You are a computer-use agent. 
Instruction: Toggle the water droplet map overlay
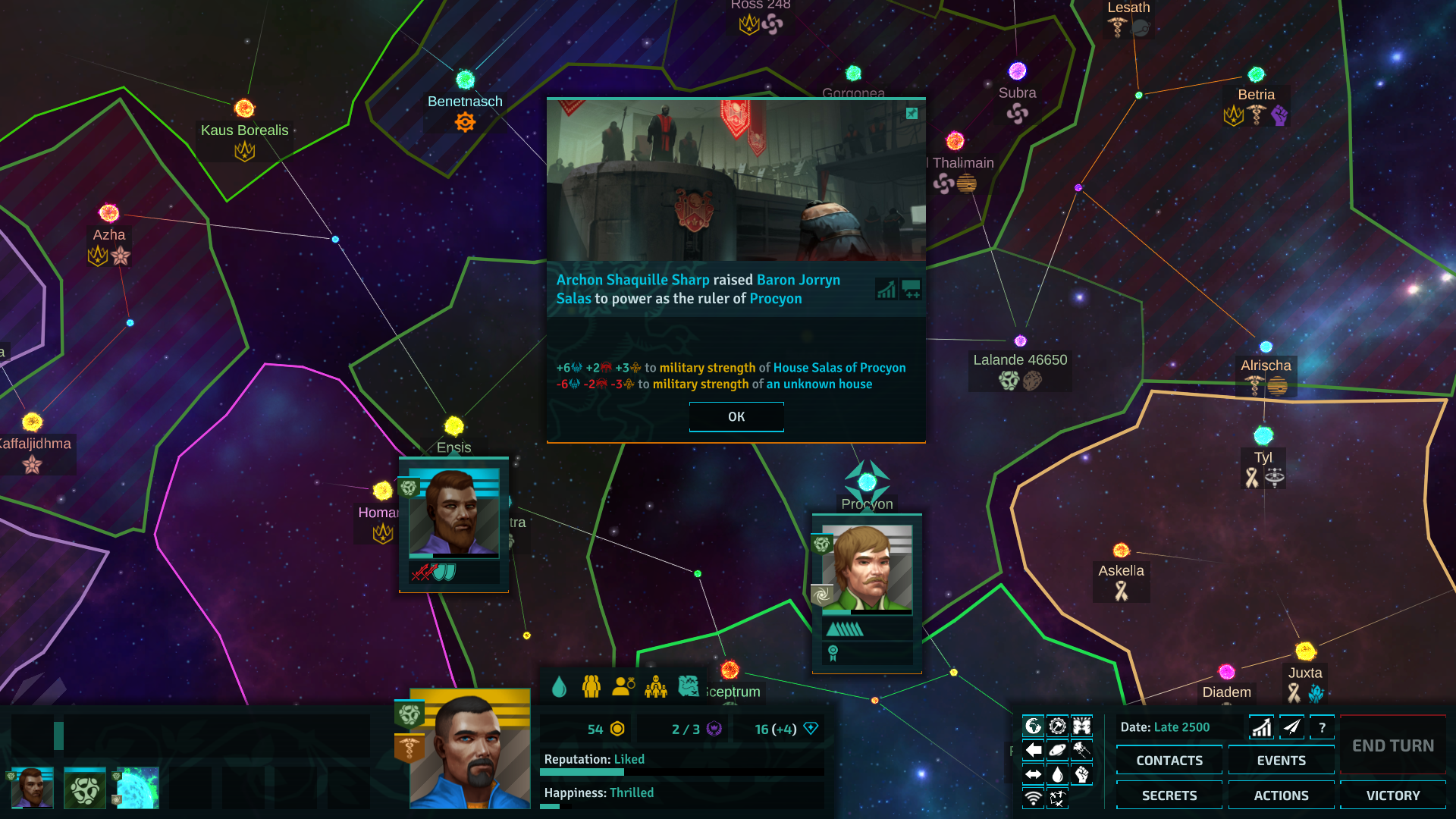pyautogui.click(x=1058, y=773)
